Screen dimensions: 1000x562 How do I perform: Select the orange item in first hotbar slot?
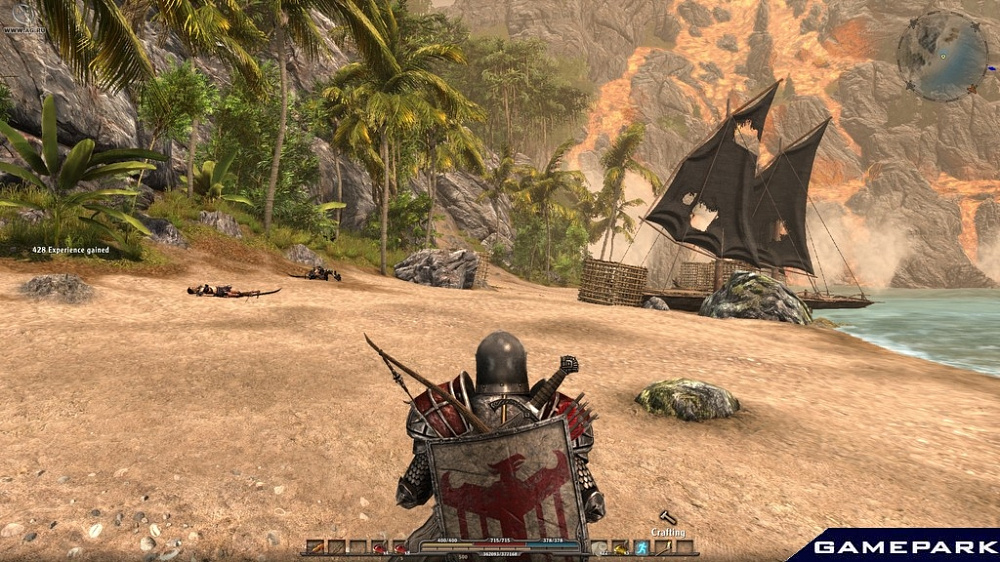(x=317, y=548)
